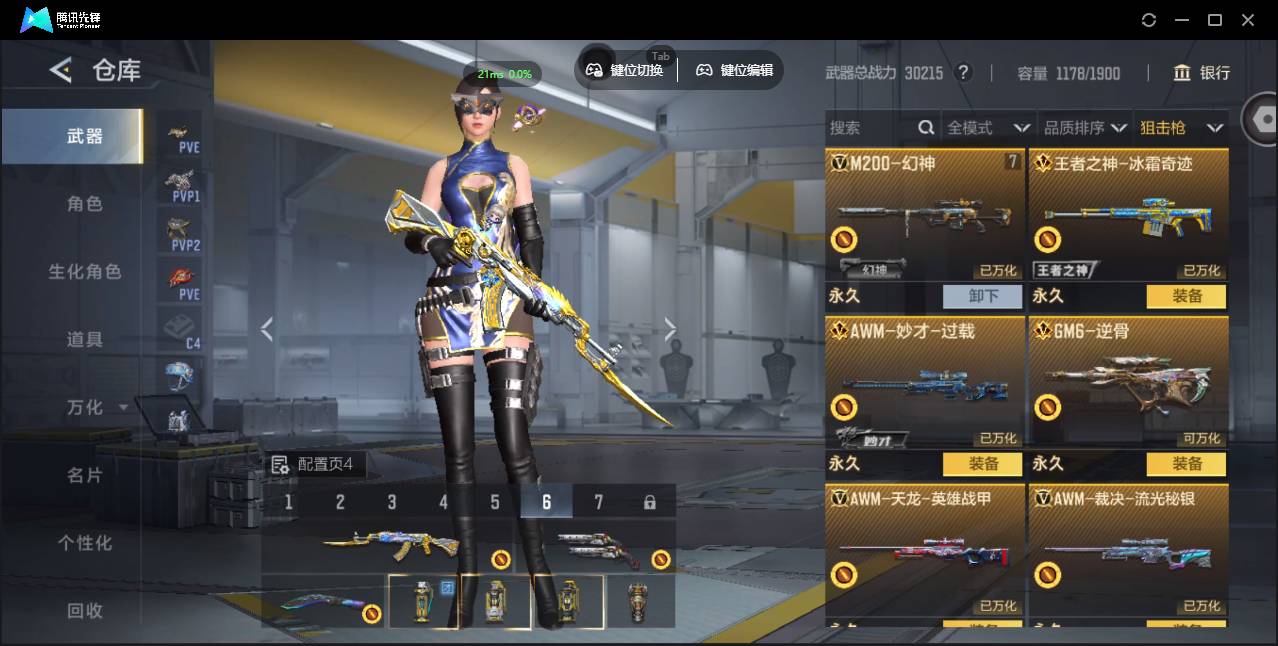
Task: Open the 全模式 mode filter dropdown
Action: coord(987,128)
